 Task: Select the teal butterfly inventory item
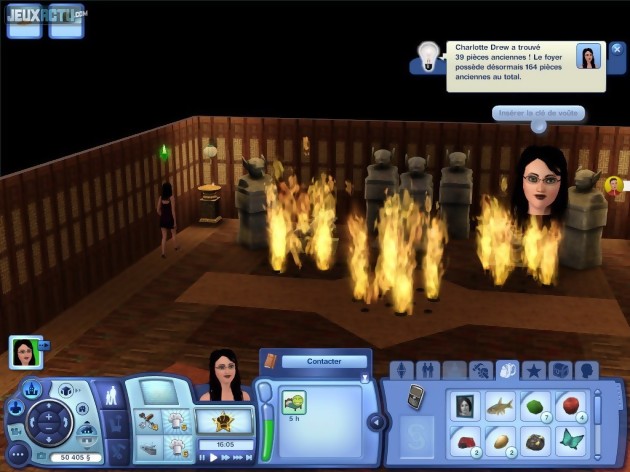click(569, 440)
